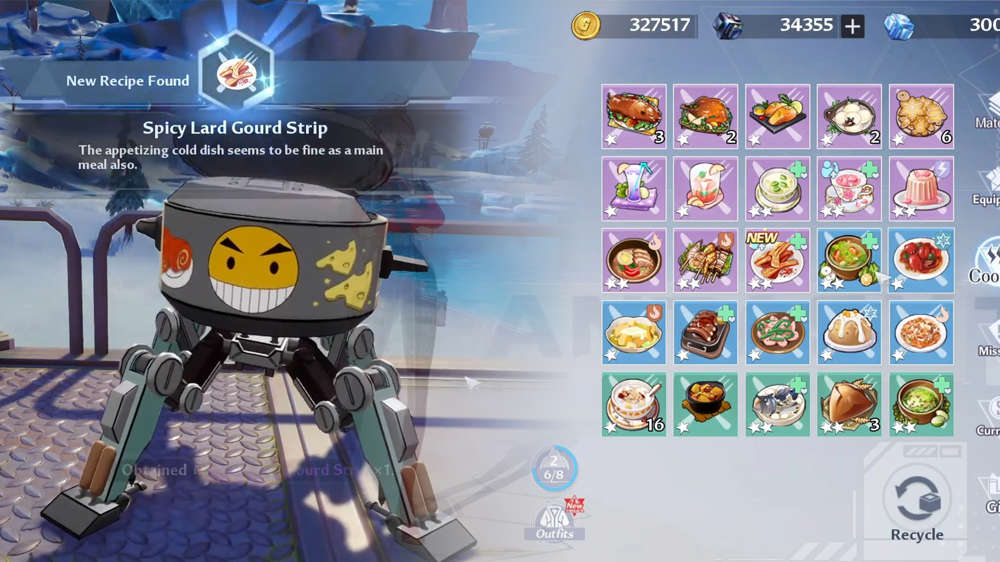Select the roast turkey dish with count 2
1000x562 pixels.
706,116
